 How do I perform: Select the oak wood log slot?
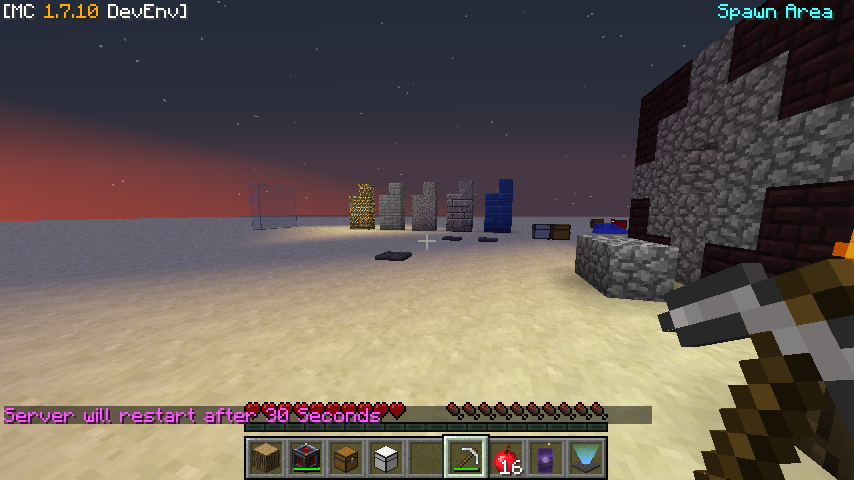tap(266, 457)
